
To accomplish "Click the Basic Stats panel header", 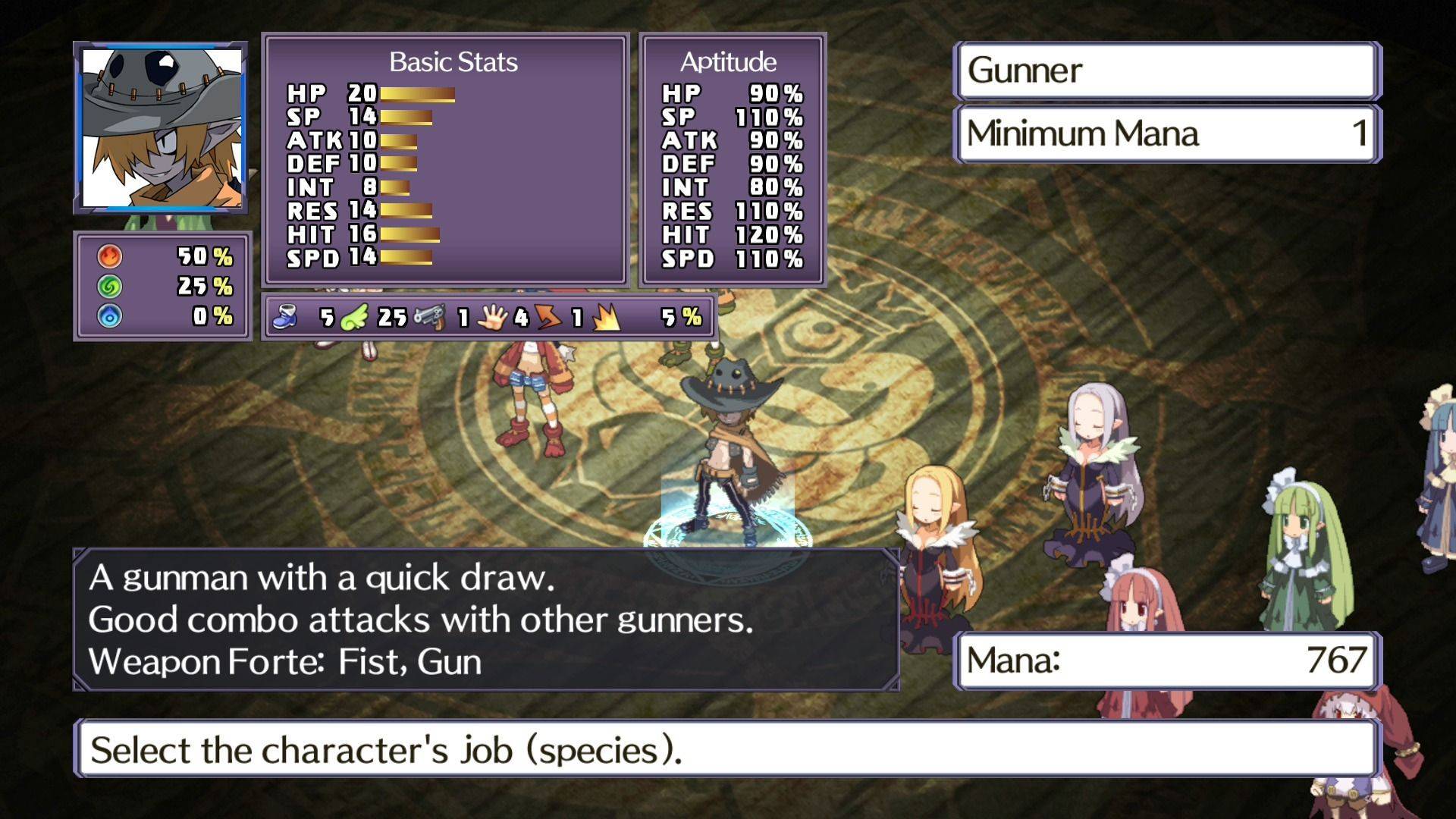I will 453,62.
